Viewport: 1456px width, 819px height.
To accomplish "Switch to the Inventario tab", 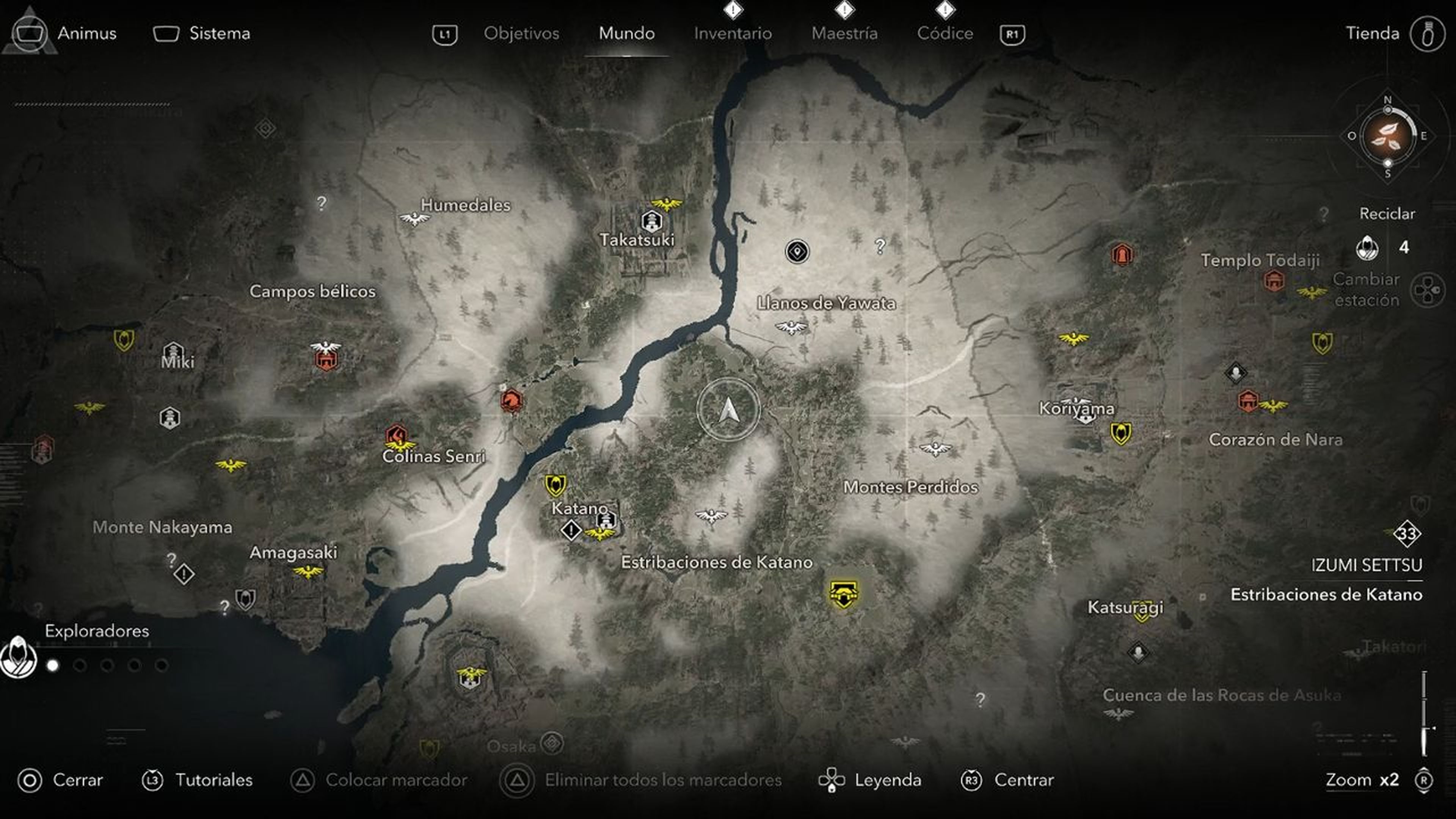I will point(733,33).
